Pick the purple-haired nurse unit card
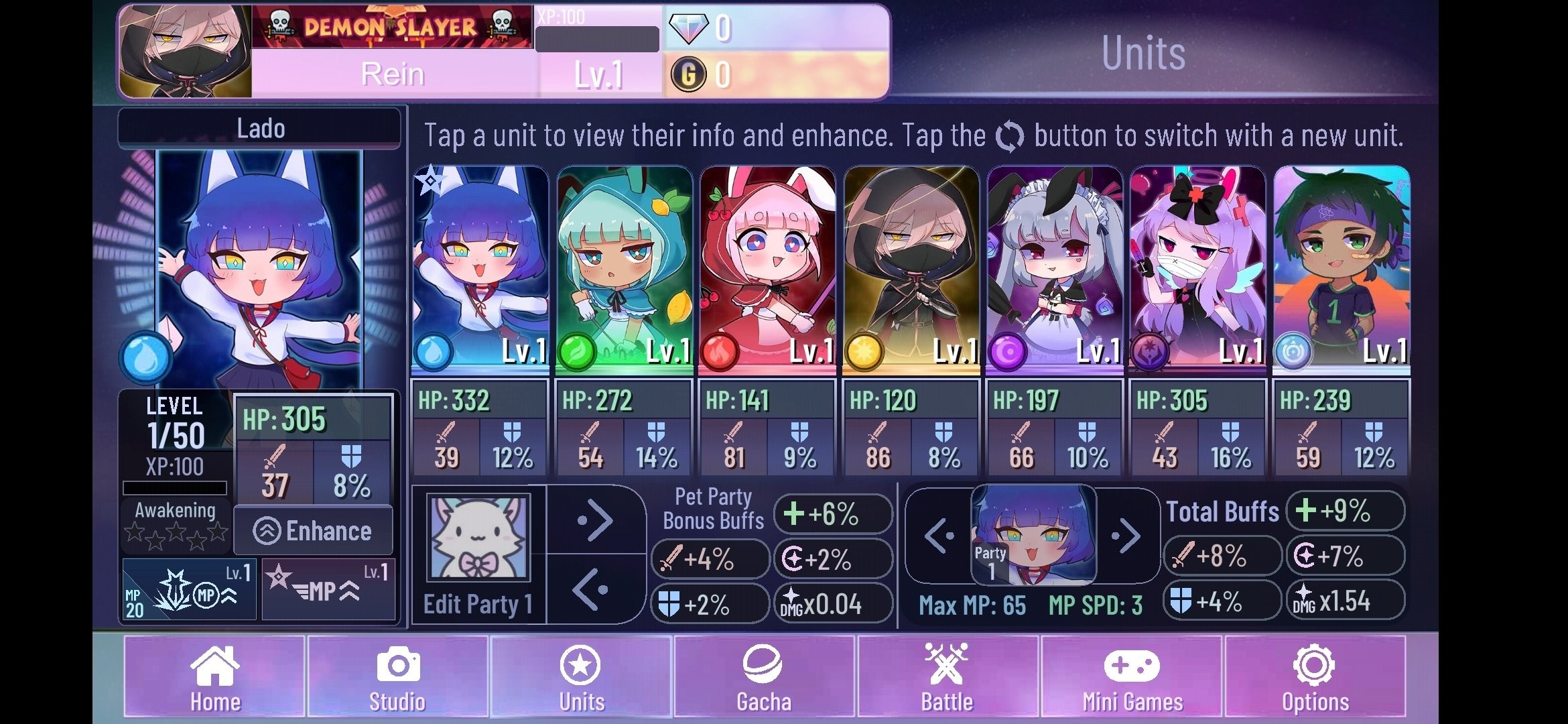Screen dimensions: 1568x724 [x=1198, y=268]
